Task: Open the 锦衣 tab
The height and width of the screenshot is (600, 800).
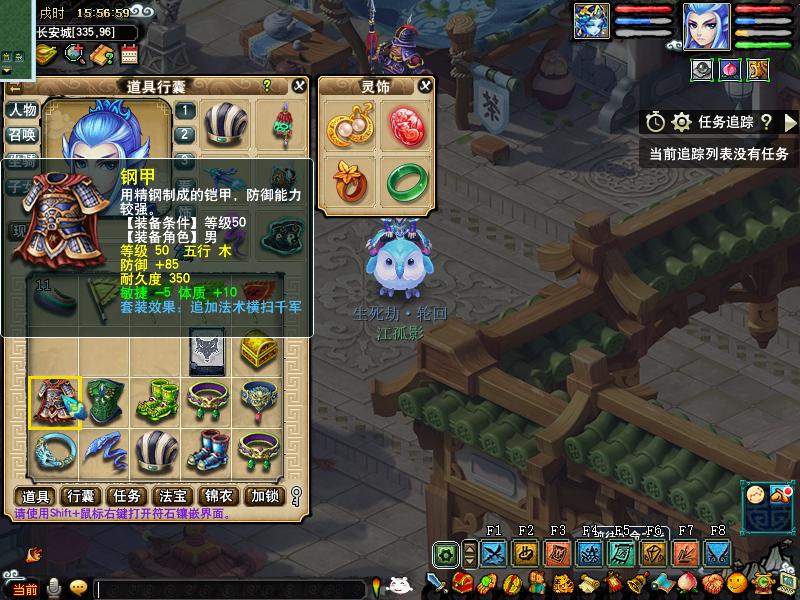Action: click(x=219, y=496)
